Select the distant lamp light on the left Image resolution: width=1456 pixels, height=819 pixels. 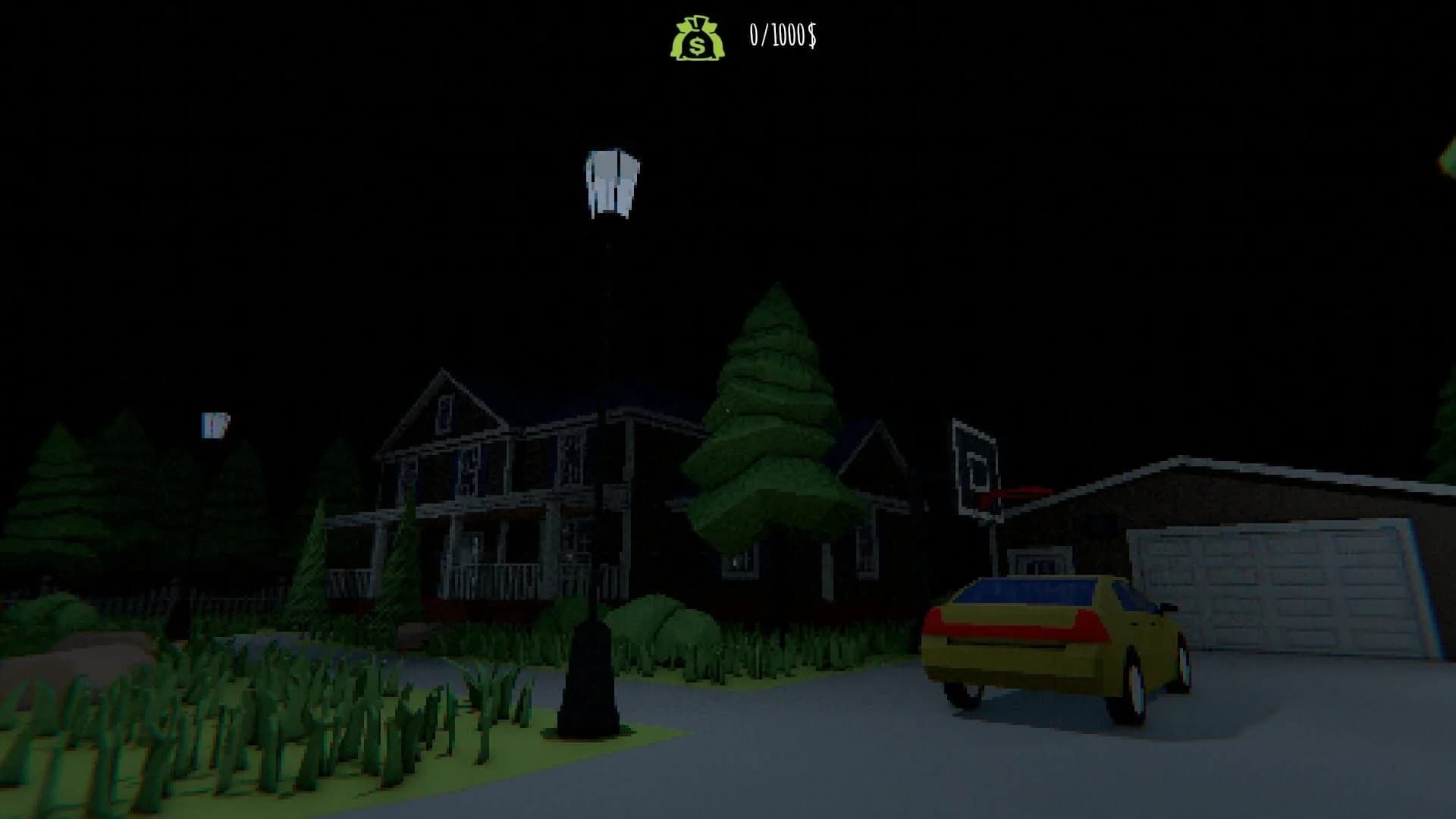[213, 427]
